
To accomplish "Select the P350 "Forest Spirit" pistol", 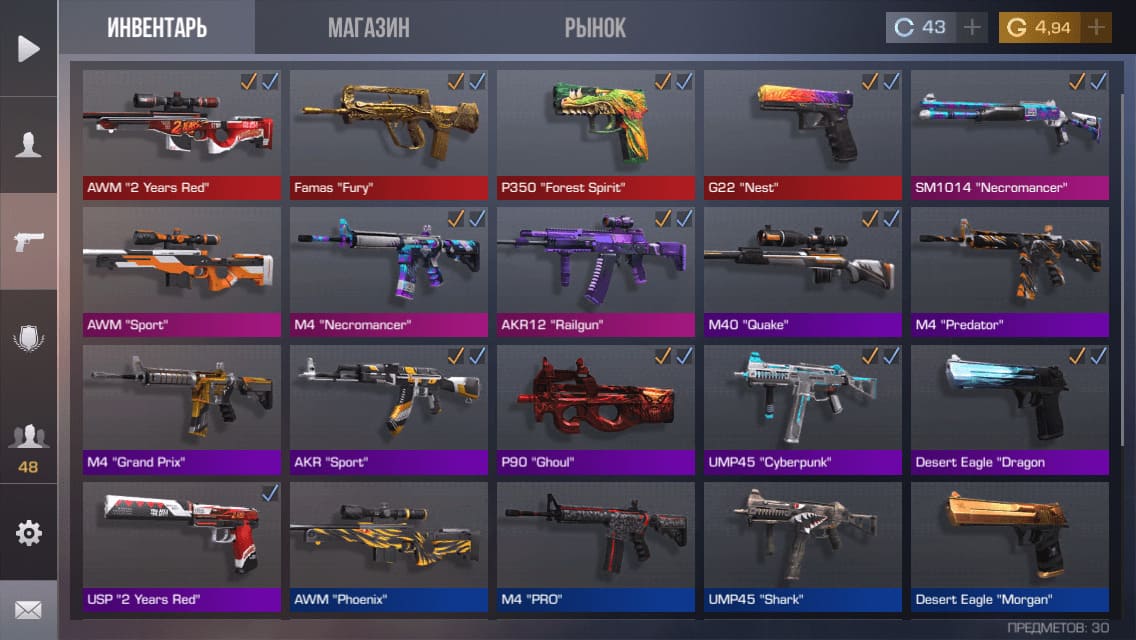I will [x=595, y=130].
